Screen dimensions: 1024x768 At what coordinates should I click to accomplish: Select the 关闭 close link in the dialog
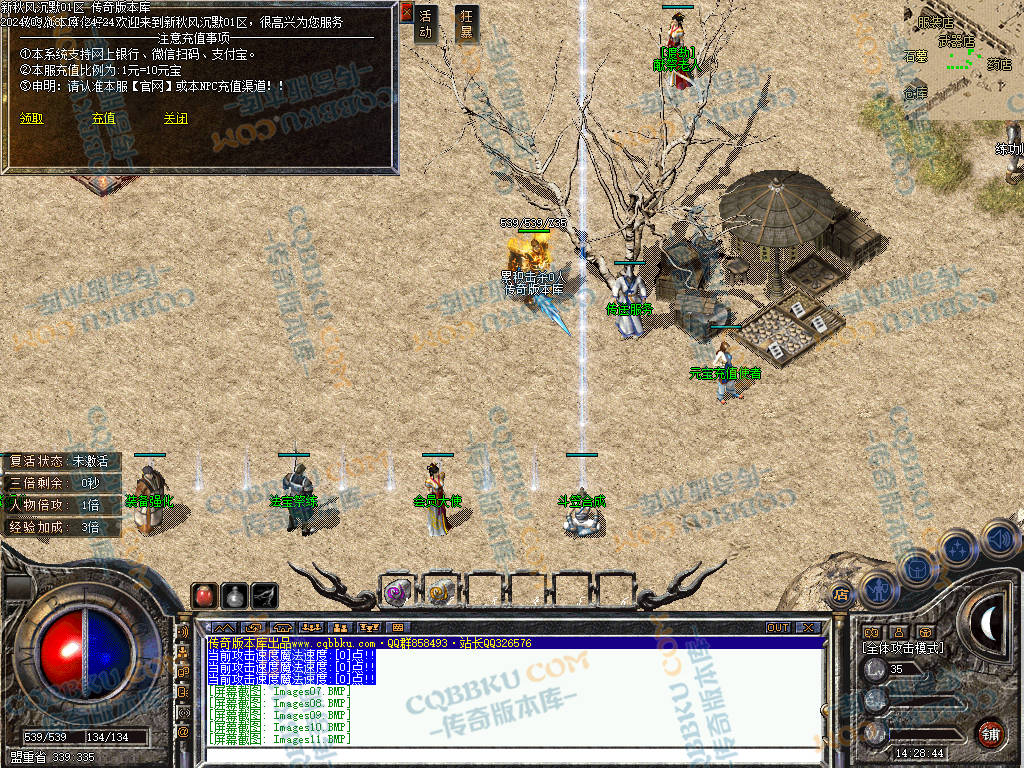175,118
